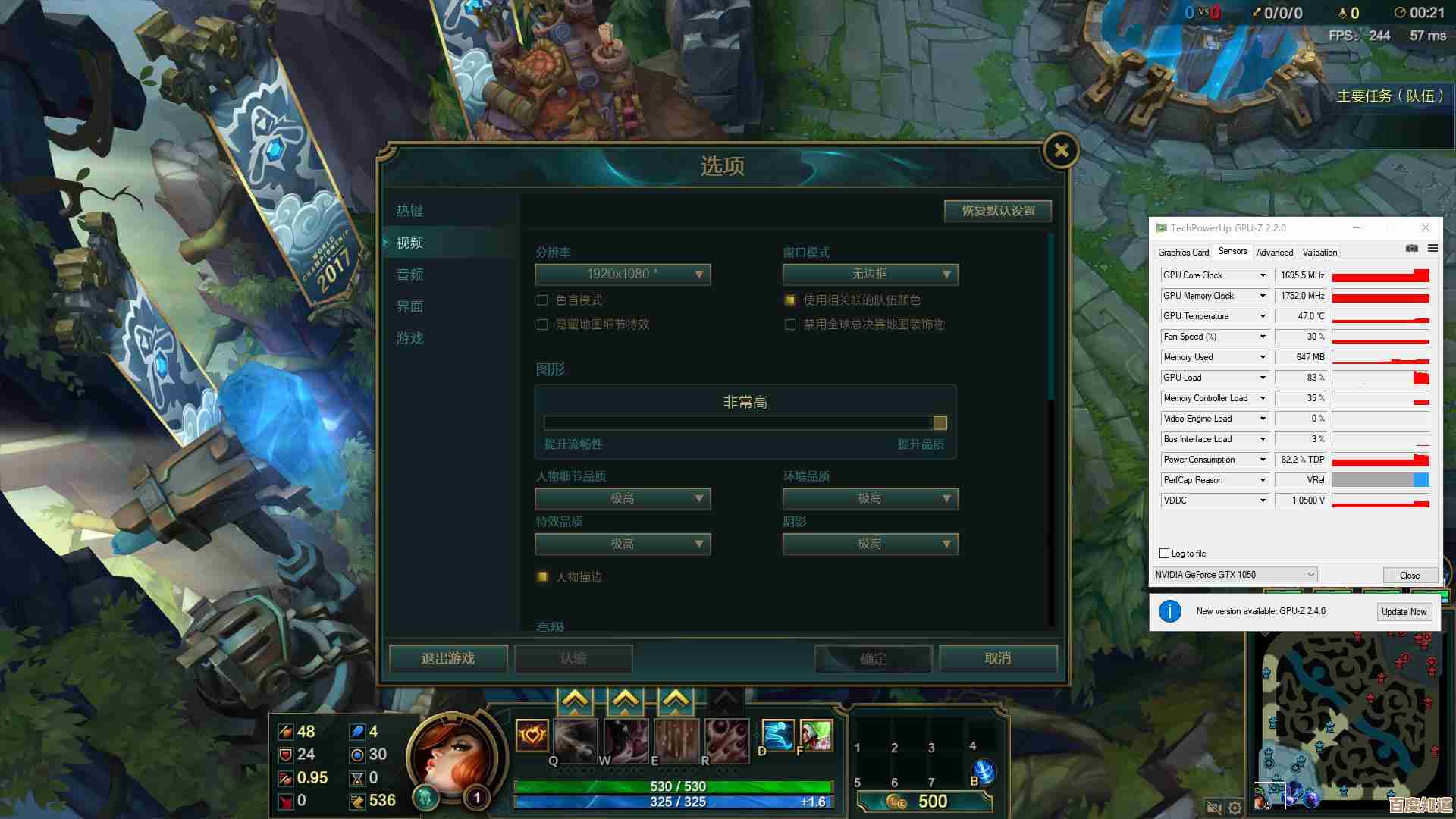The height and width of the screenshot is (819, 1456).
Task: Open the 1920x1080 resolution dropdown
Action: tap(622, 275)
